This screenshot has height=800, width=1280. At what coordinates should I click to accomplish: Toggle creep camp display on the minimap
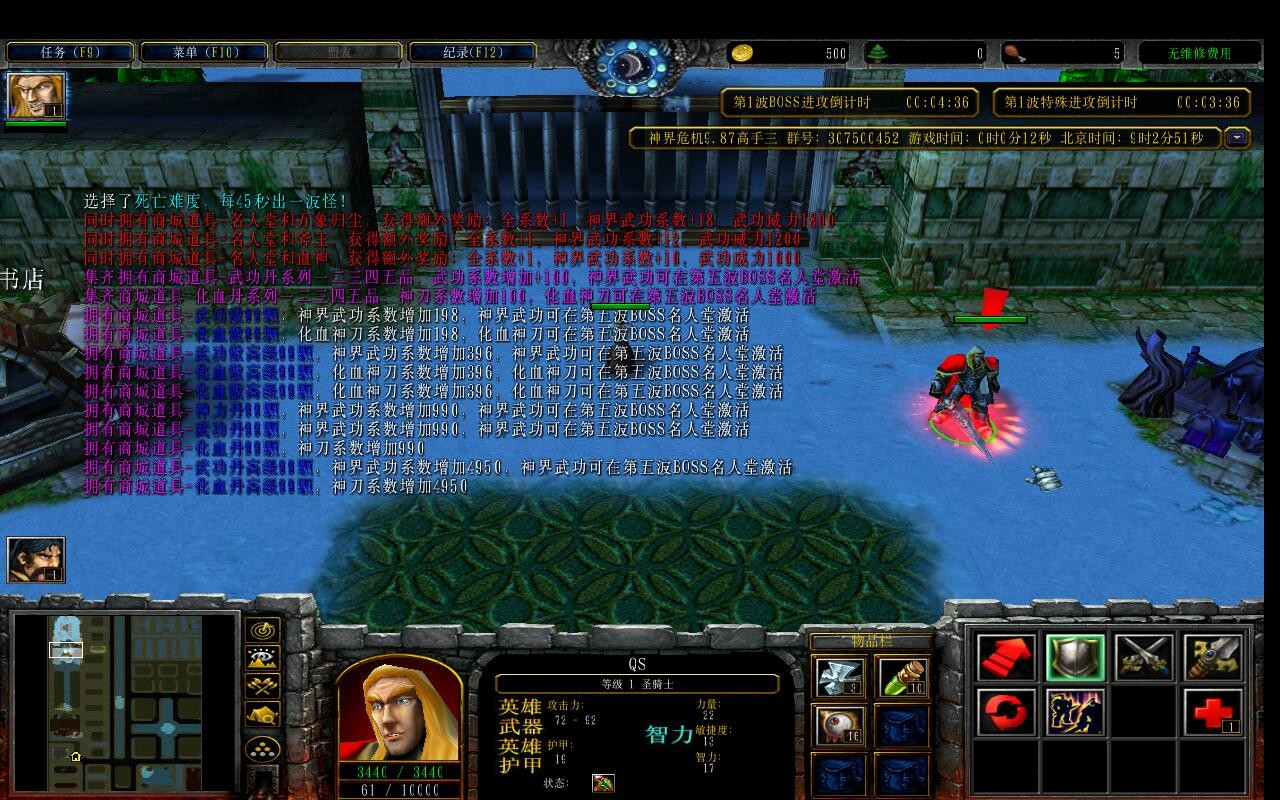pos(263,715)
